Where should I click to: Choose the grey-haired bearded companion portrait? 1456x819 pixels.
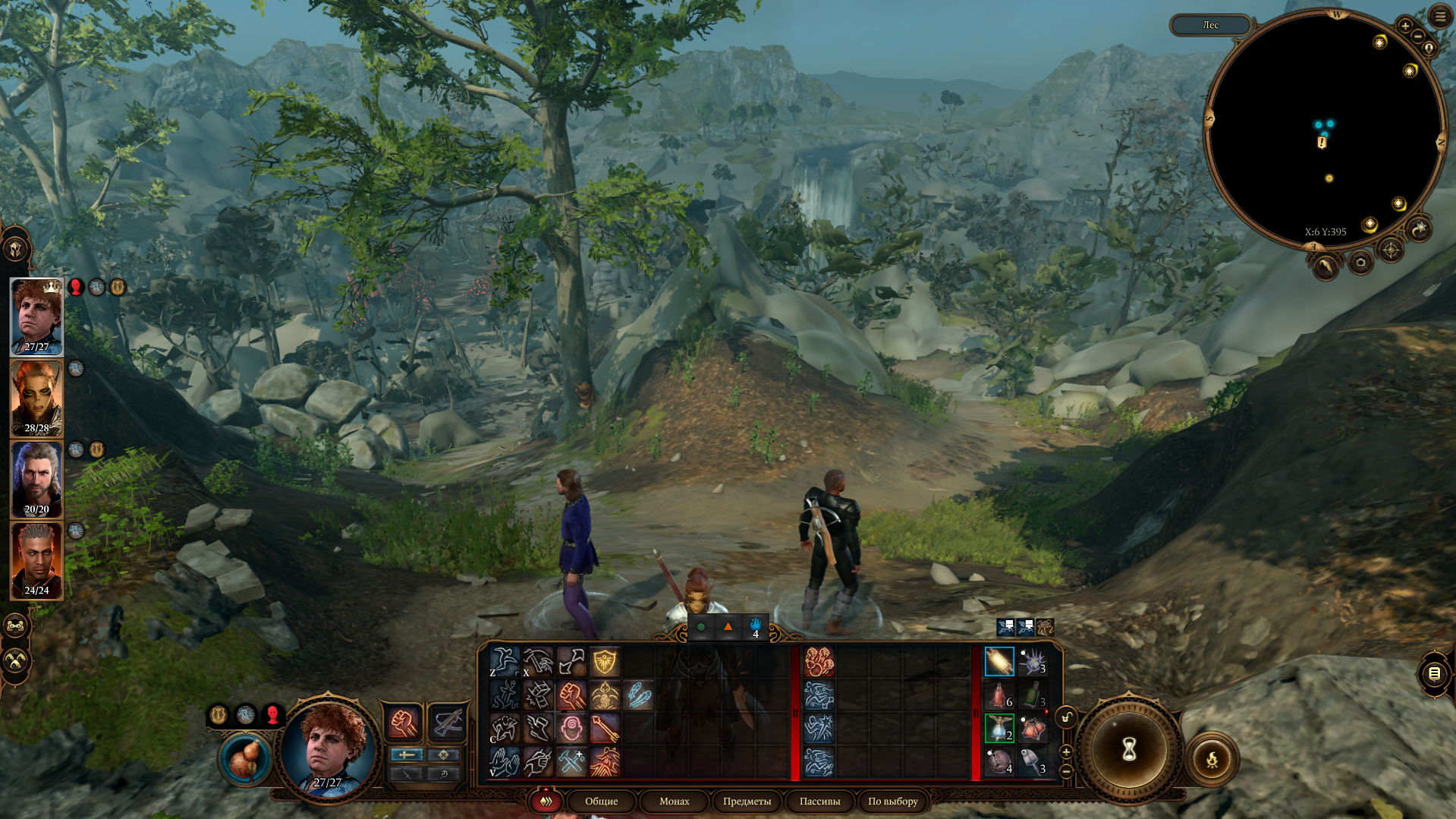pyautogui.click(x=36, y=480)
